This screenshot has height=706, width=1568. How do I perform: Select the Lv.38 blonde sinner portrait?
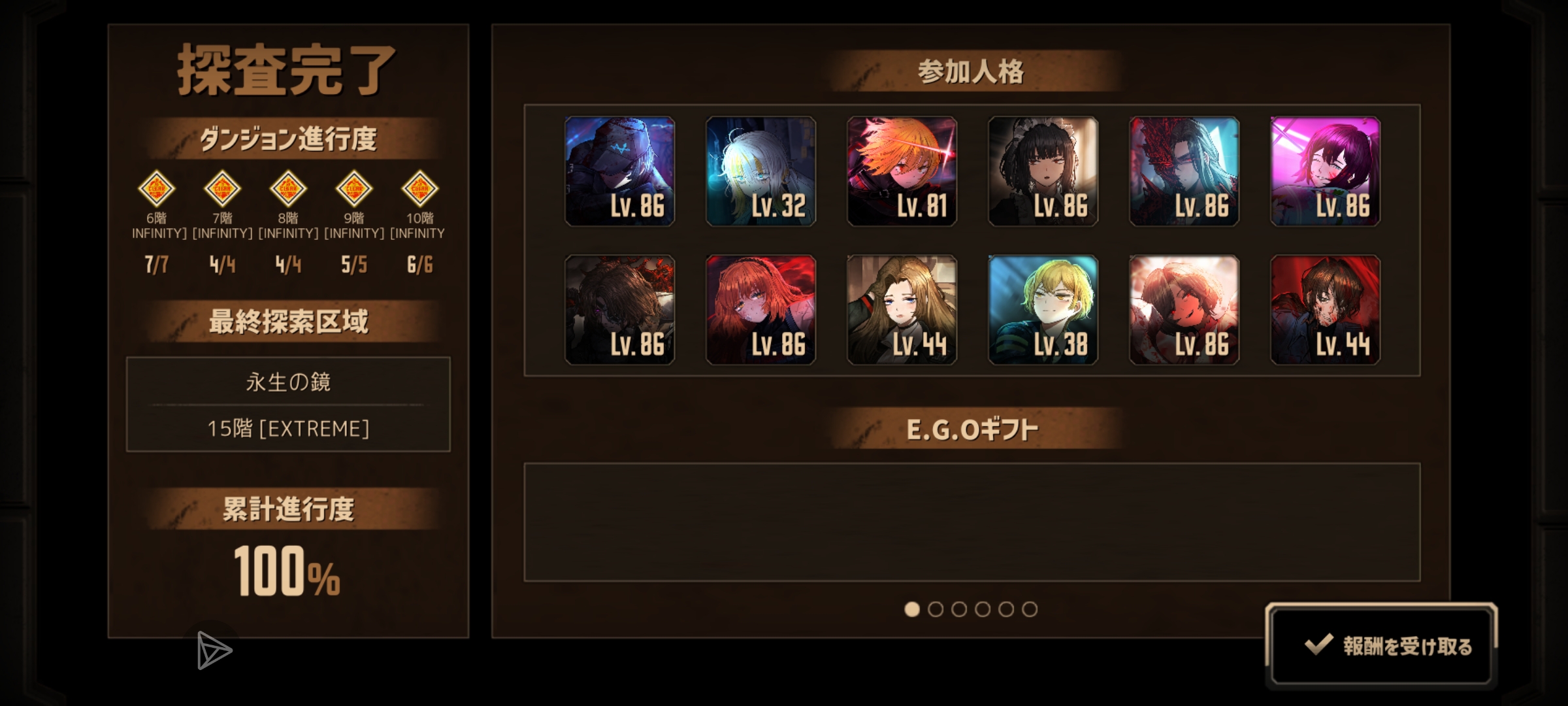click(x=1044, y=312)
